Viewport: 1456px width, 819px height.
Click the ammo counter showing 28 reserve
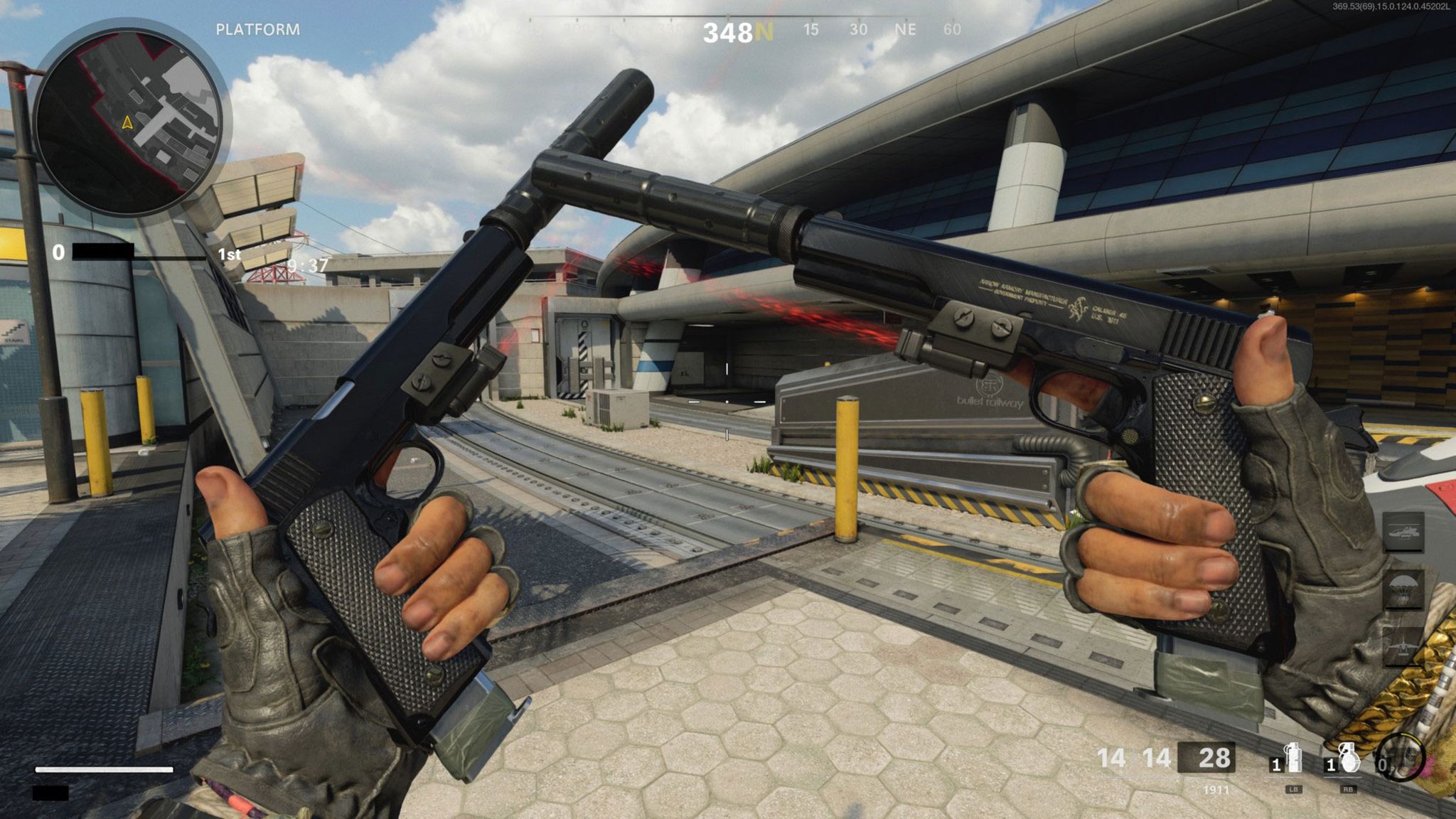coord(1214,757)
